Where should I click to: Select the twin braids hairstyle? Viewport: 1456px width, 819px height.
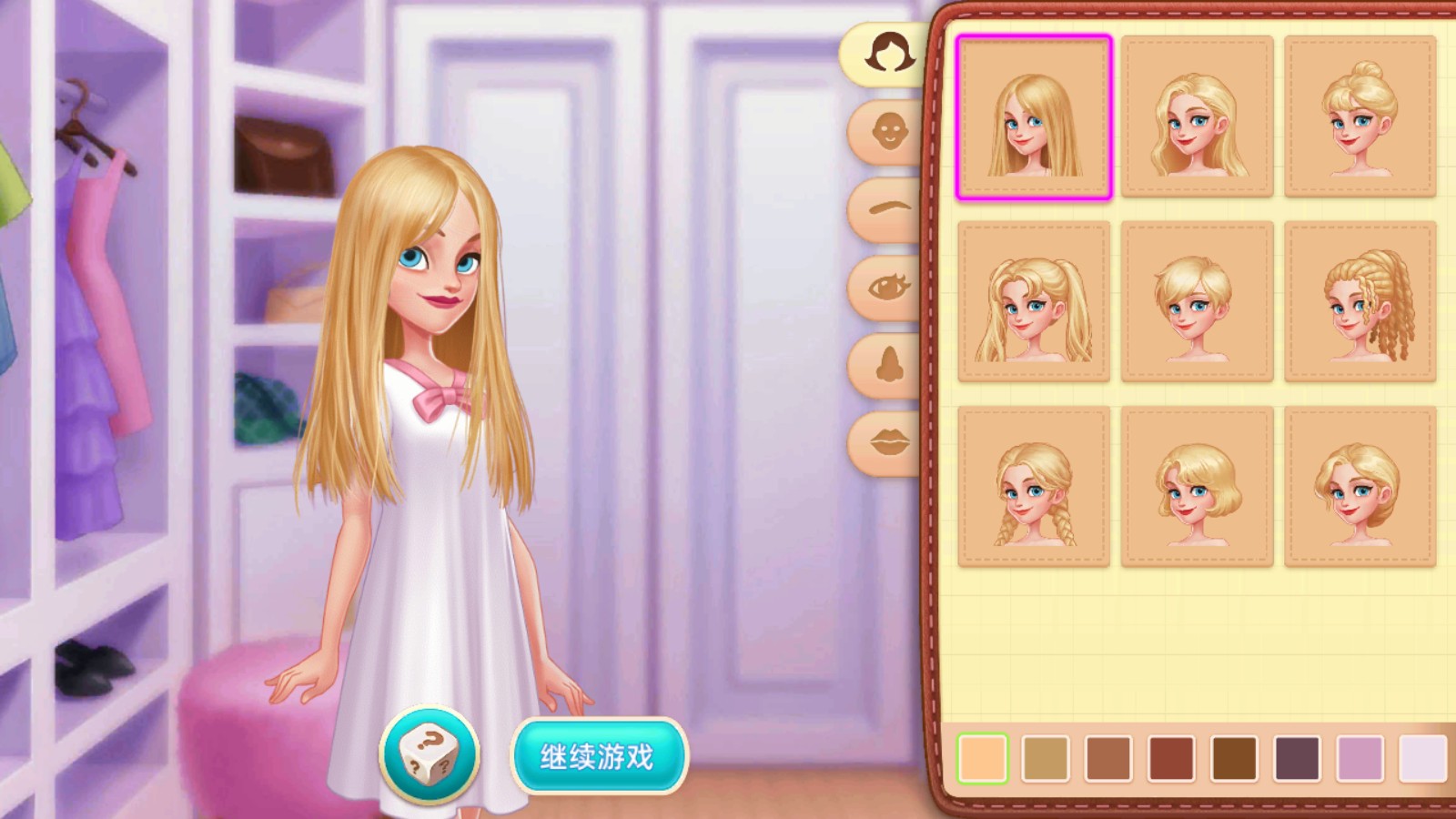click(x=1033, y=485)
